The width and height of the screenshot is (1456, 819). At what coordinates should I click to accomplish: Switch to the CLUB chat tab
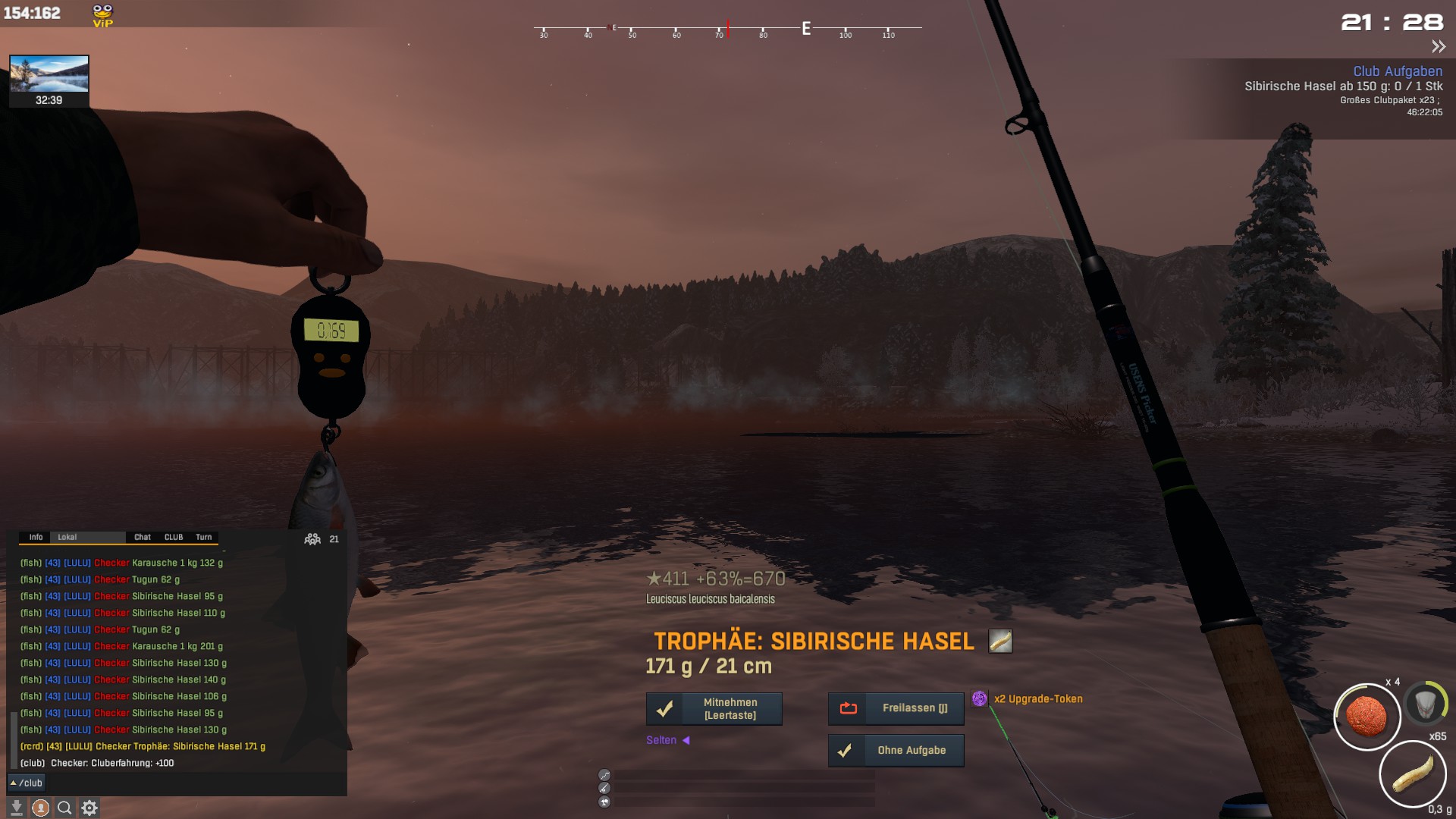pos(174,537)
